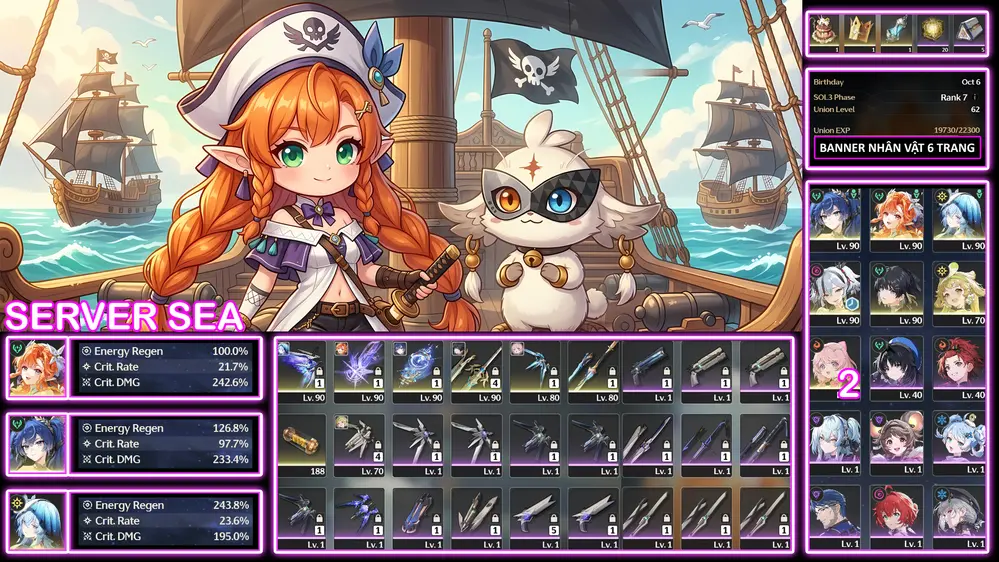Open the golden tube item with count 188

(x=302, y=439)
